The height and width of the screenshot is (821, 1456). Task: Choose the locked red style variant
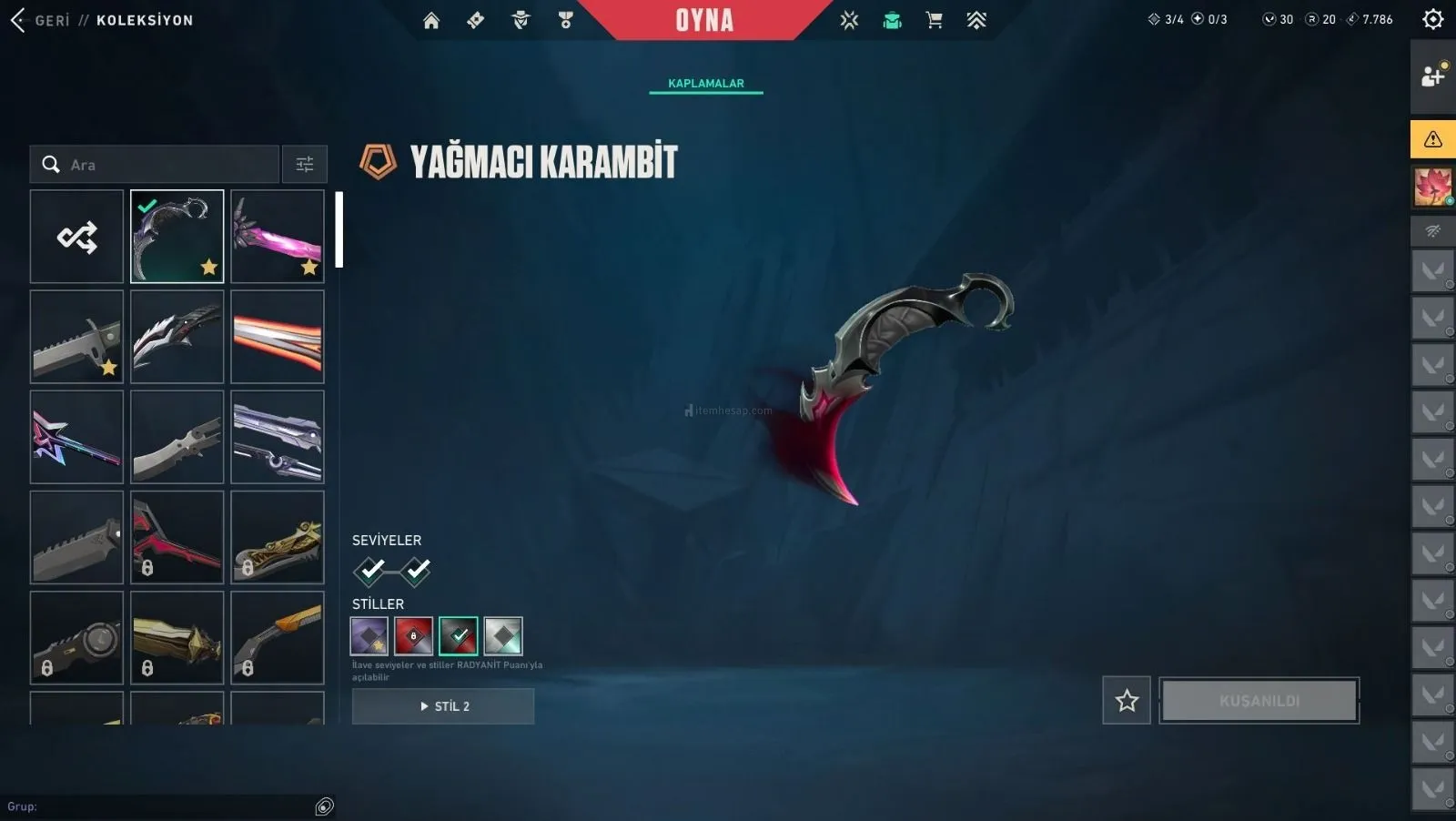click(x=413, y=635)
